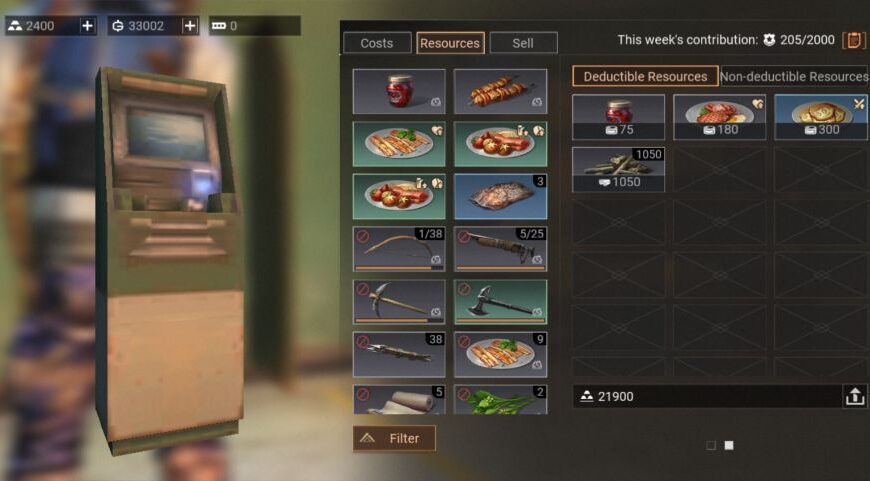Select the deductible pancake dish worth 300
870x481 pixels.
point(820,116)
